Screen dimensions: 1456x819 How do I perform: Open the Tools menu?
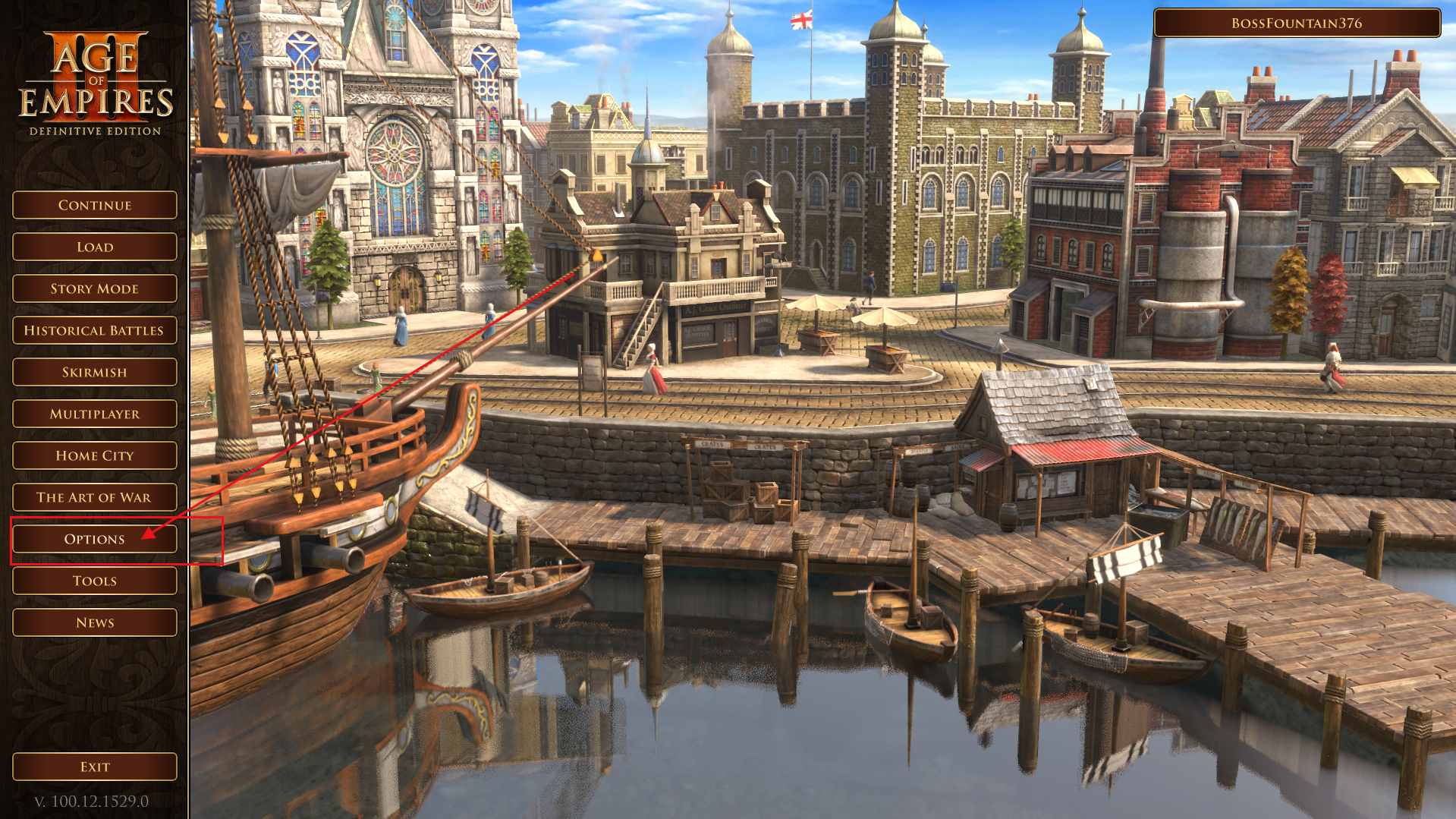(x=95, y=581)
